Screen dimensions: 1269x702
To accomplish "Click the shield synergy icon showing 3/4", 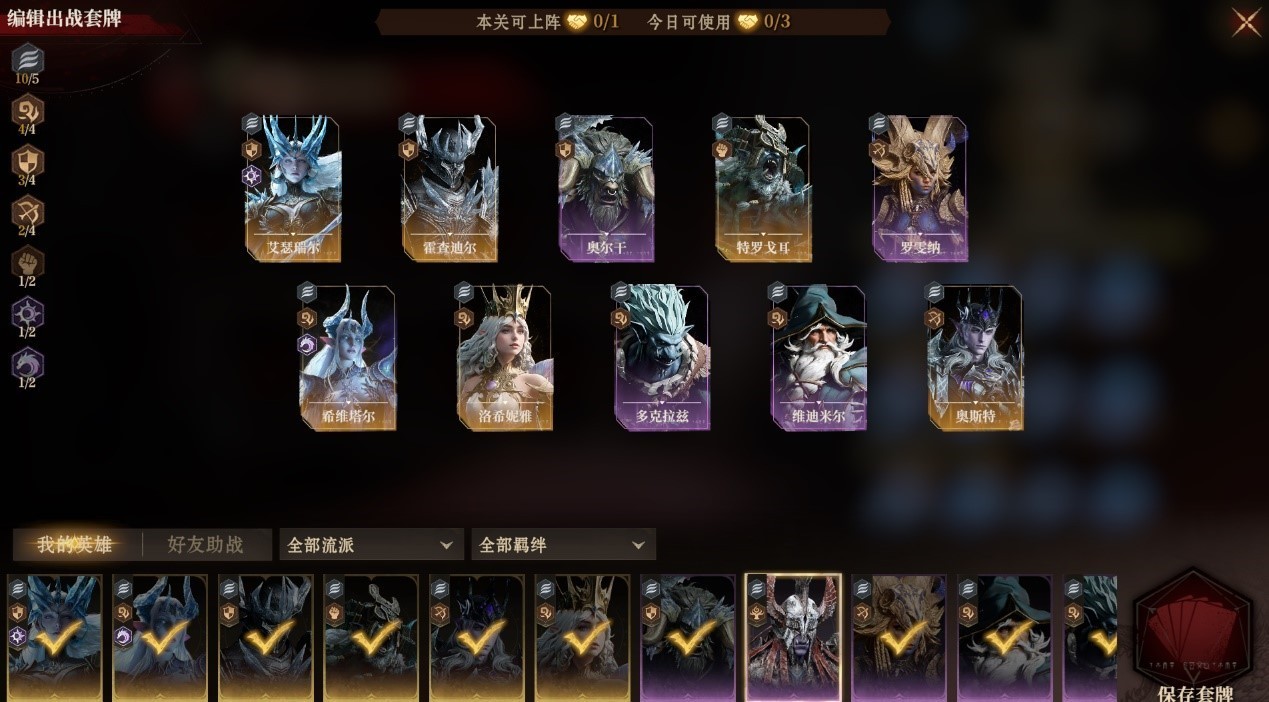I will [27, 161].
